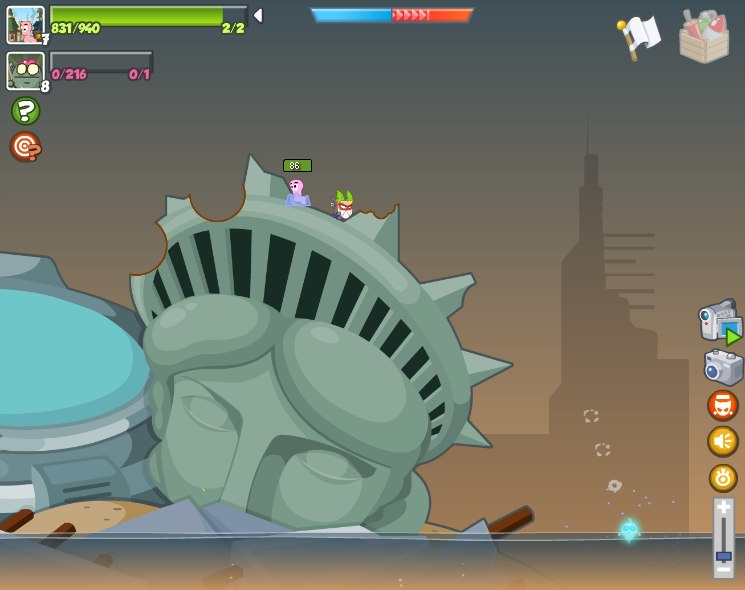
Task: Take a screenshot with the photo camera
Action: 723,367
